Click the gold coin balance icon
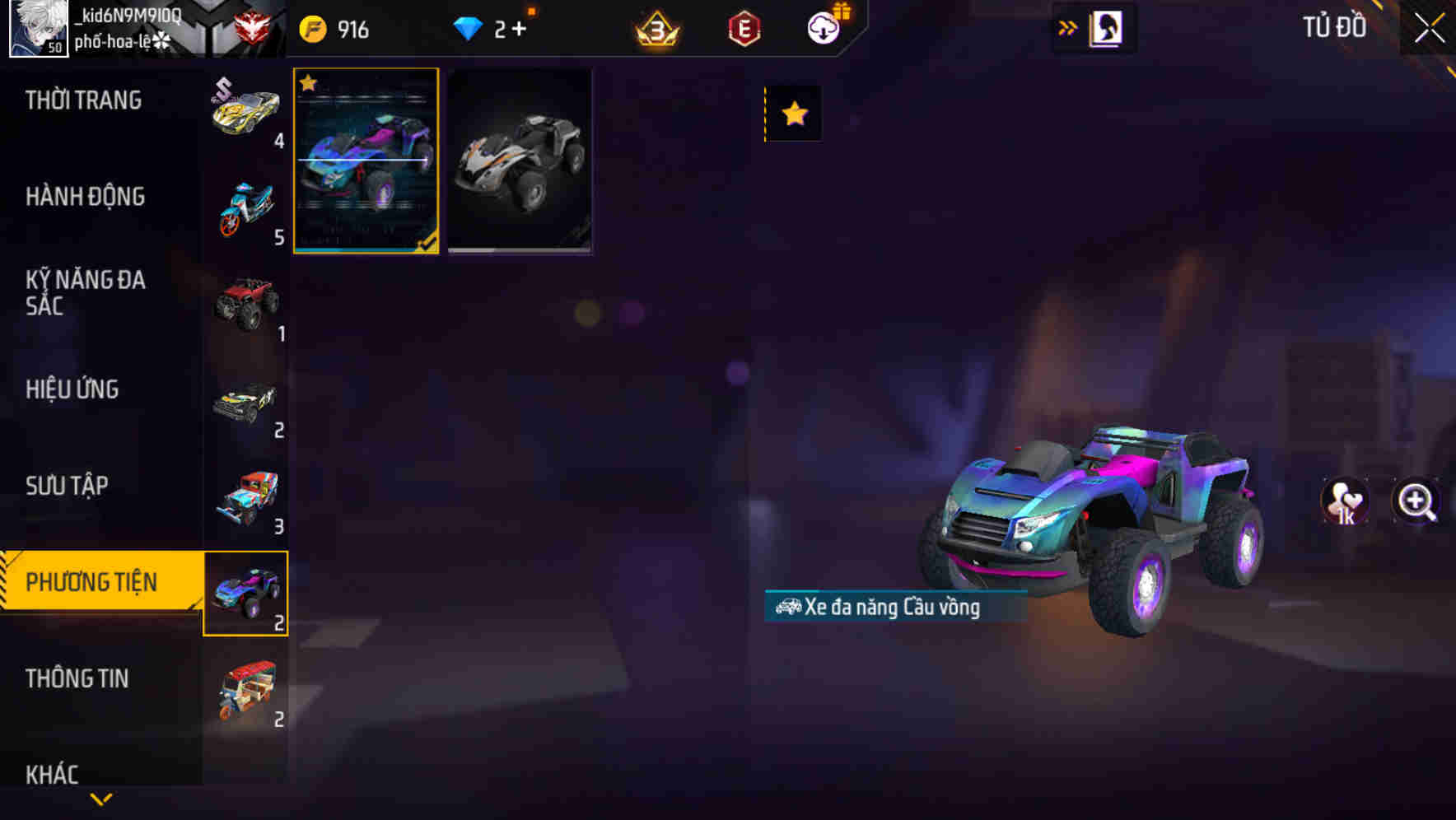The width and height of the screenshot is (1456, 820). [315, 27]
